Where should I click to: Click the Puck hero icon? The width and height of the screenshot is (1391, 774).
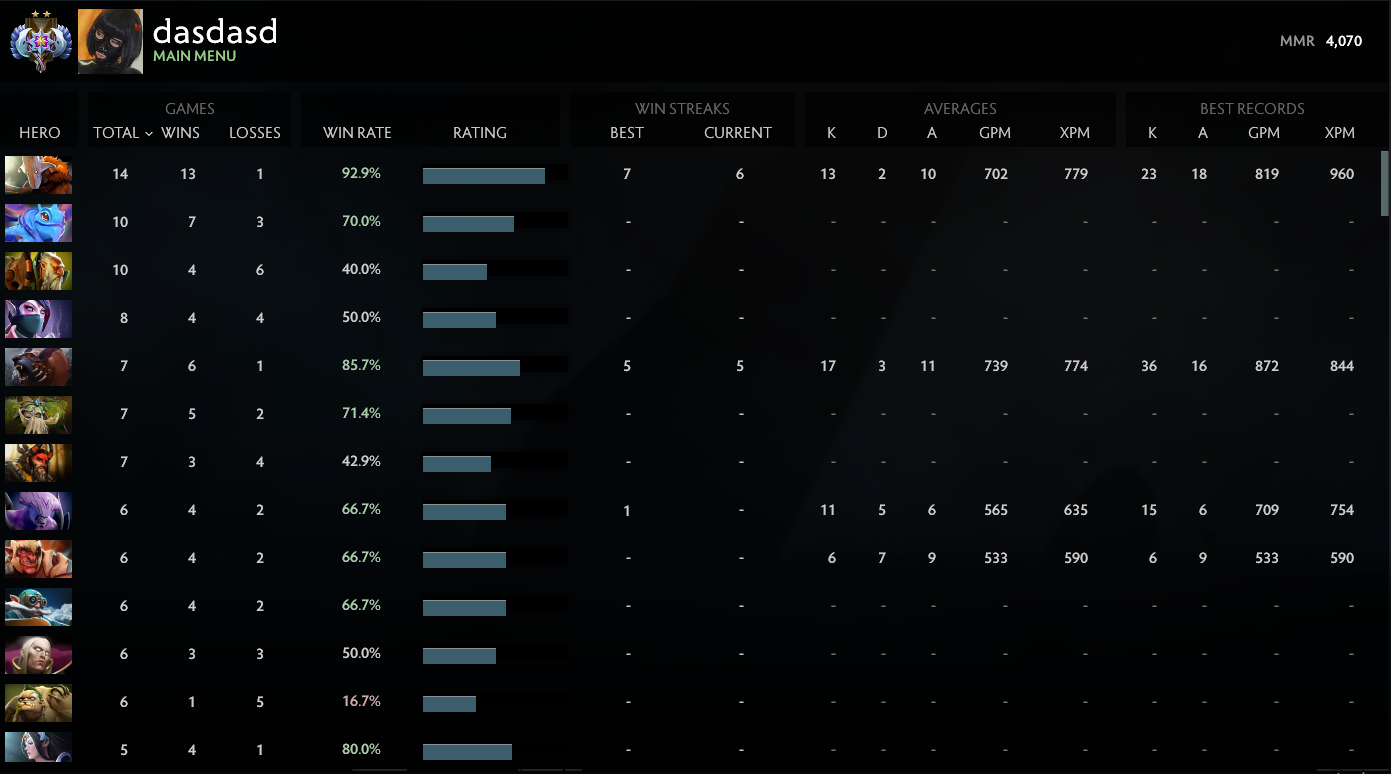tap(36, 222)
